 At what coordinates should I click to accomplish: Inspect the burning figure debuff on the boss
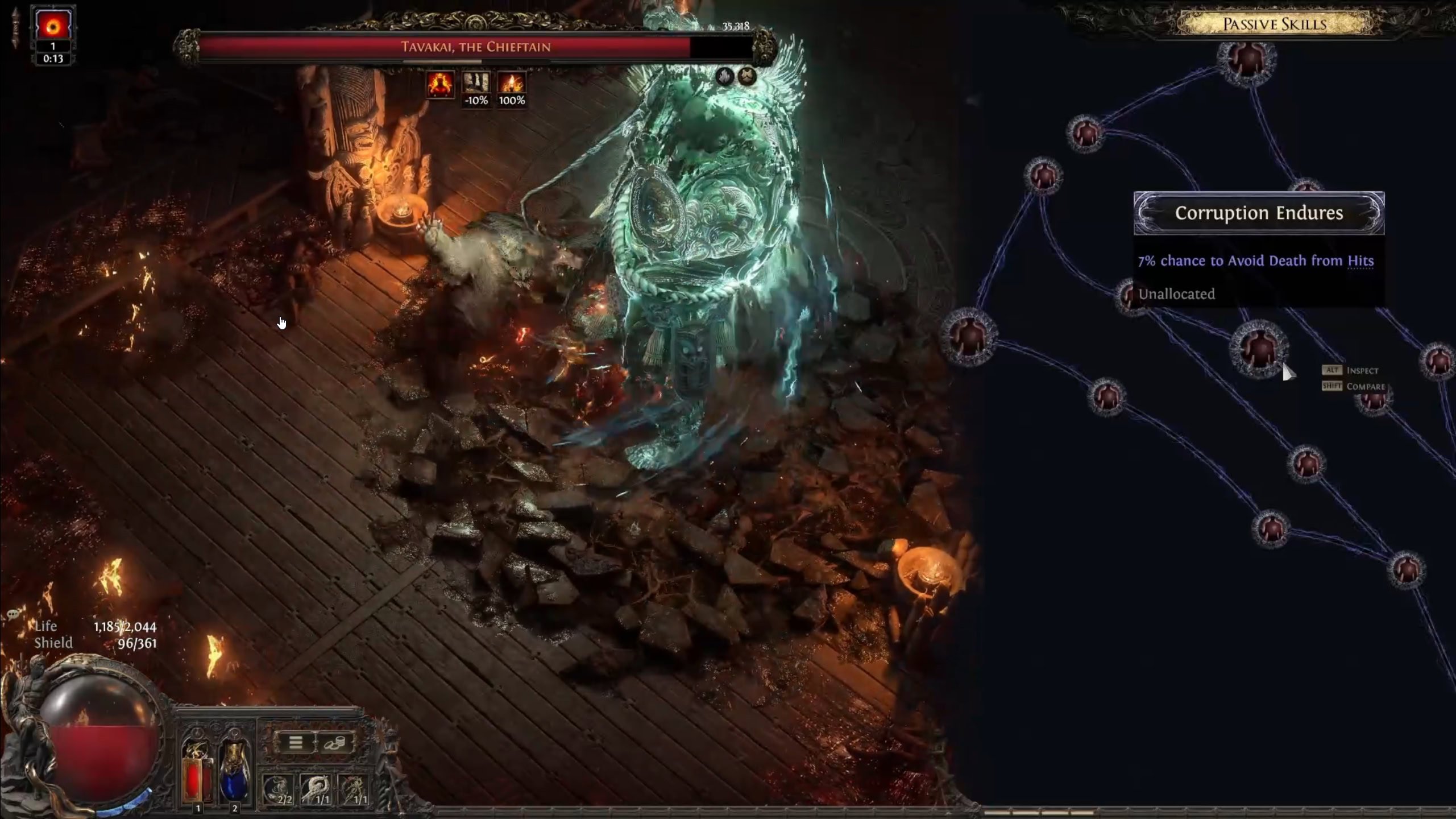[441, 84]
